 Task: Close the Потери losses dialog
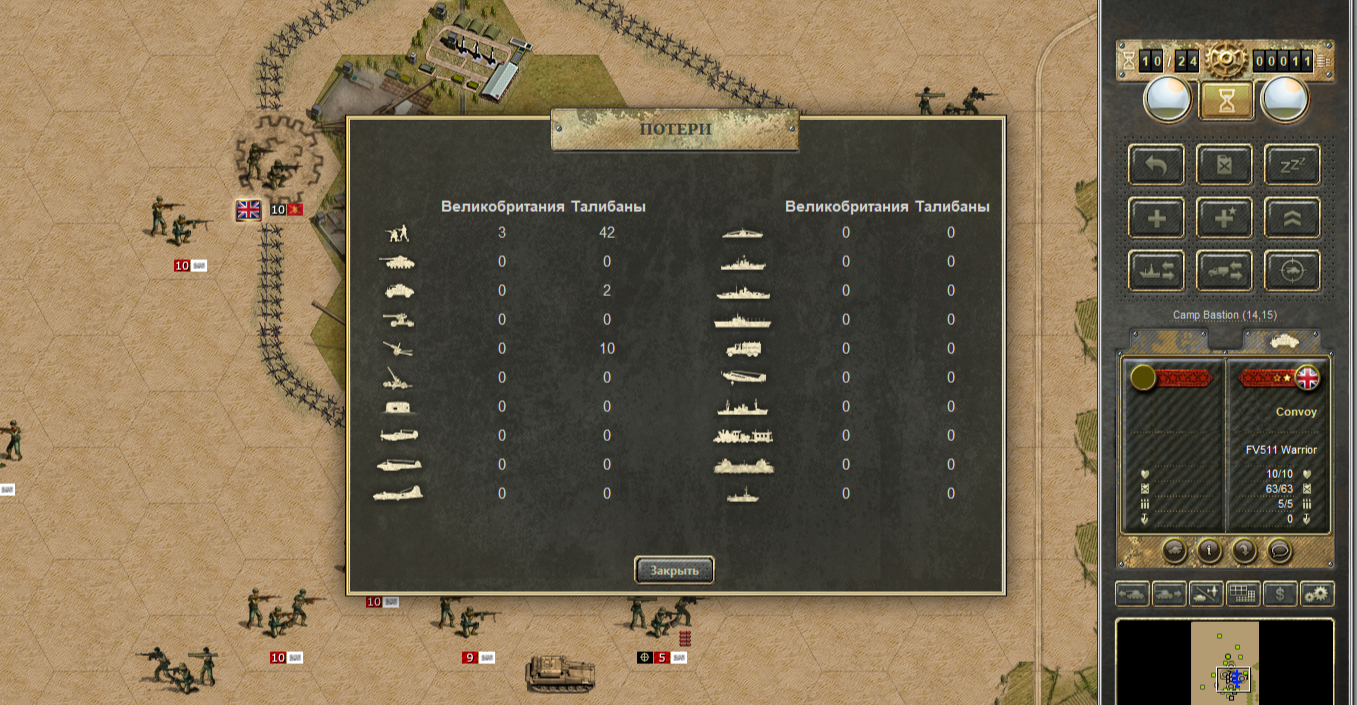pos(674,570)
